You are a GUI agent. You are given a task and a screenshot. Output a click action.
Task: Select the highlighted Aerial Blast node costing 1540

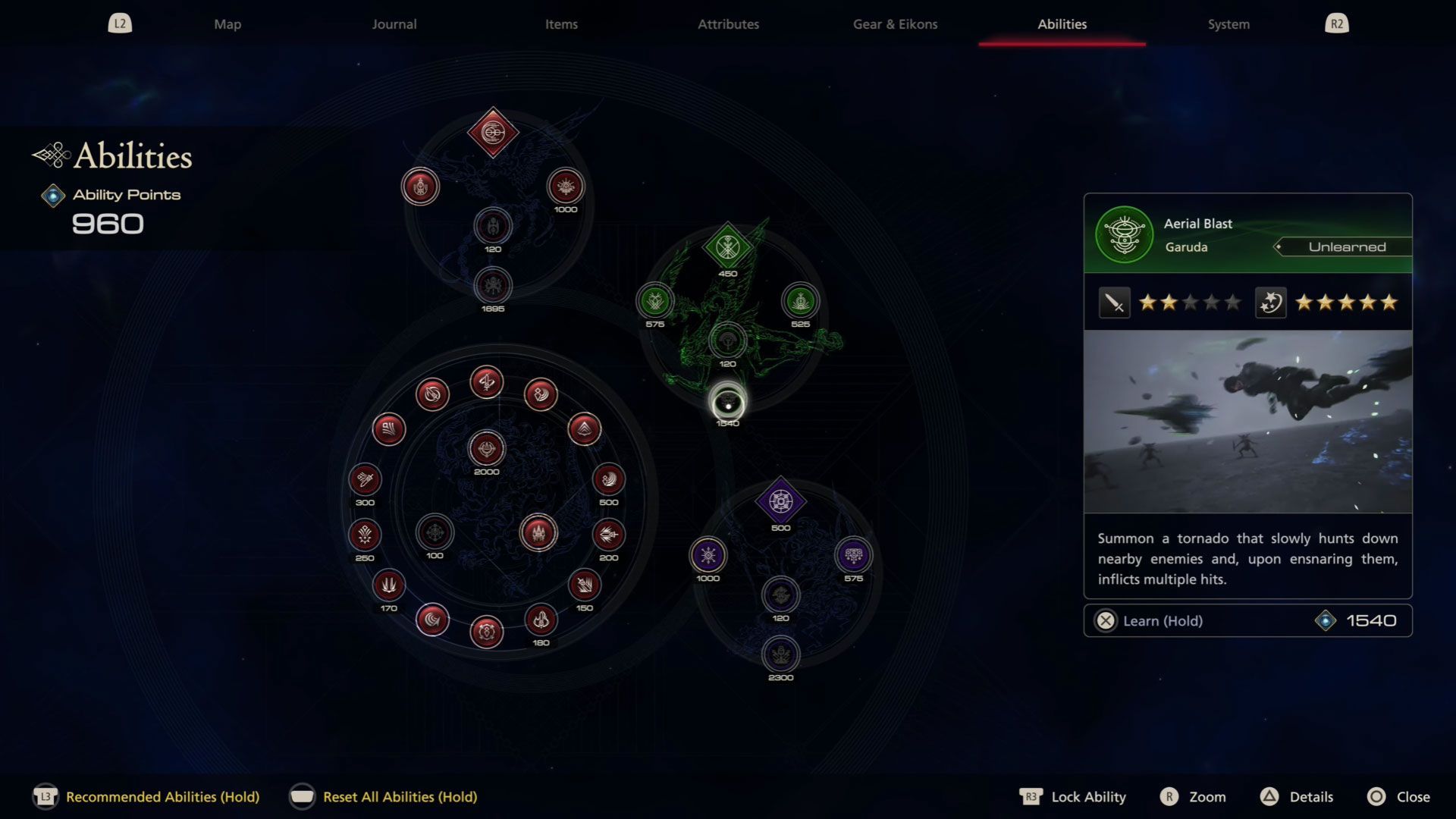point(727,403)
